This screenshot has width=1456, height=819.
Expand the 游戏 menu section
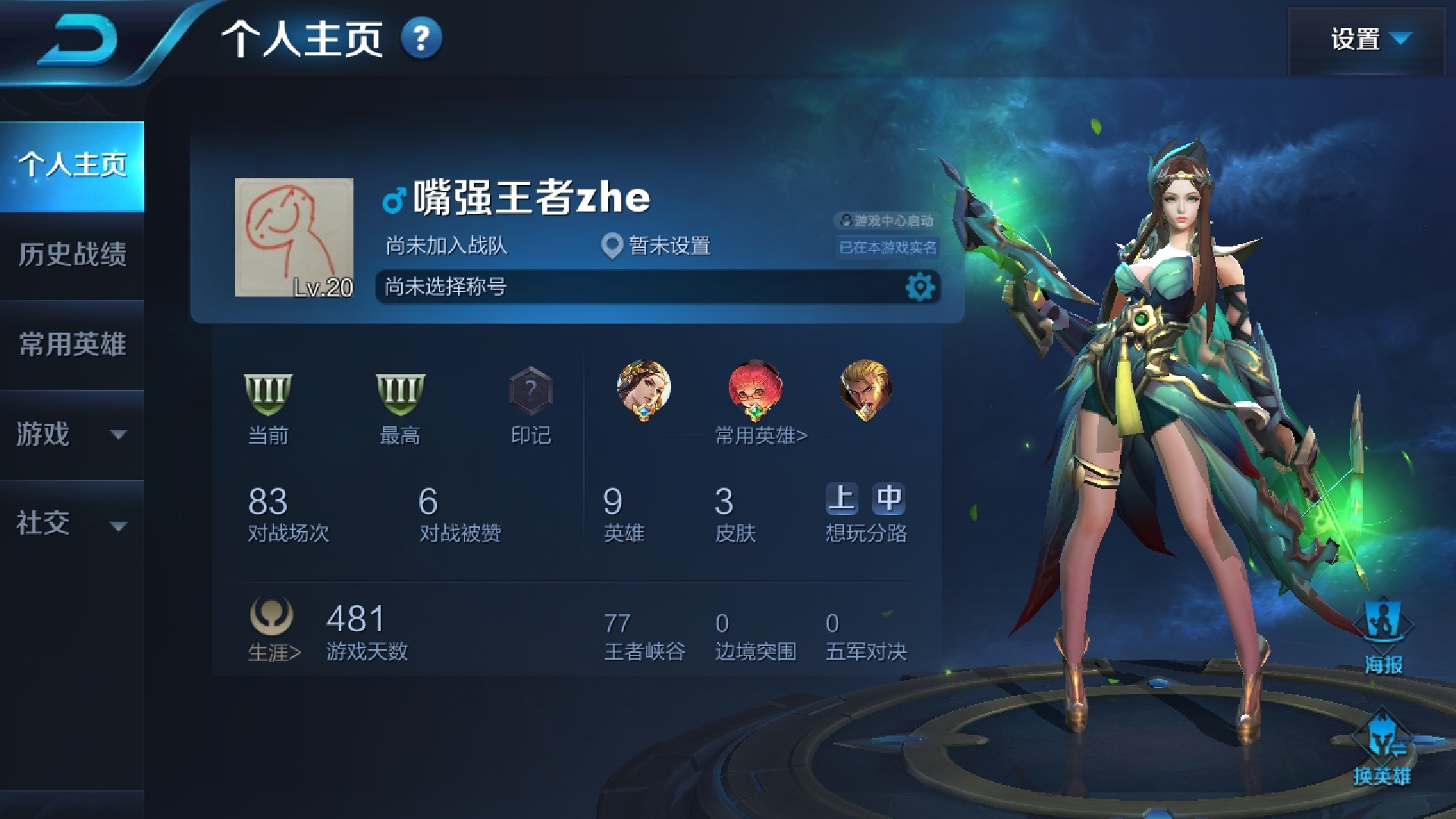pos(73,434)
